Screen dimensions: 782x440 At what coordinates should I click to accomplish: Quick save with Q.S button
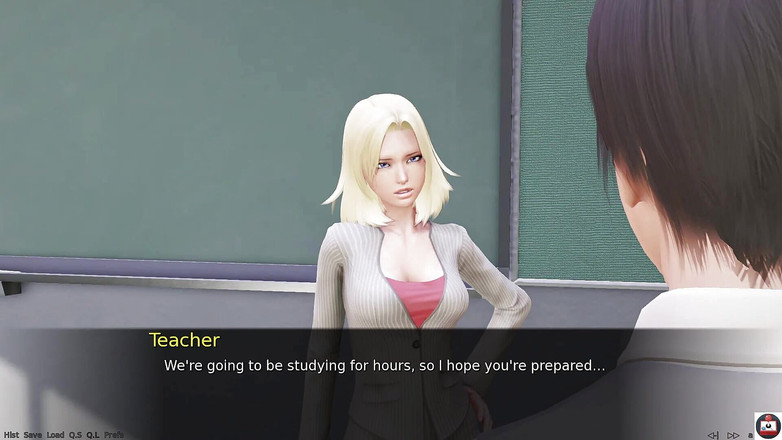tap(75, 435)
